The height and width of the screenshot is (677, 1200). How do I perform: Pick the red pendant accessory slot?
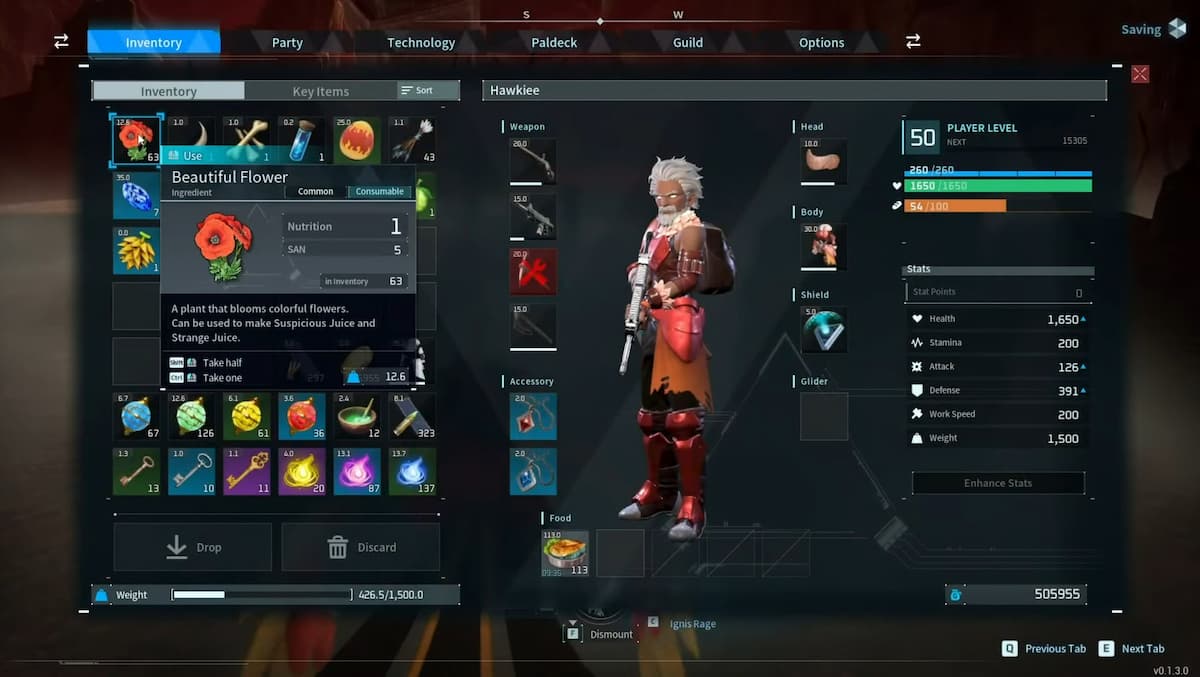[533, 417]
